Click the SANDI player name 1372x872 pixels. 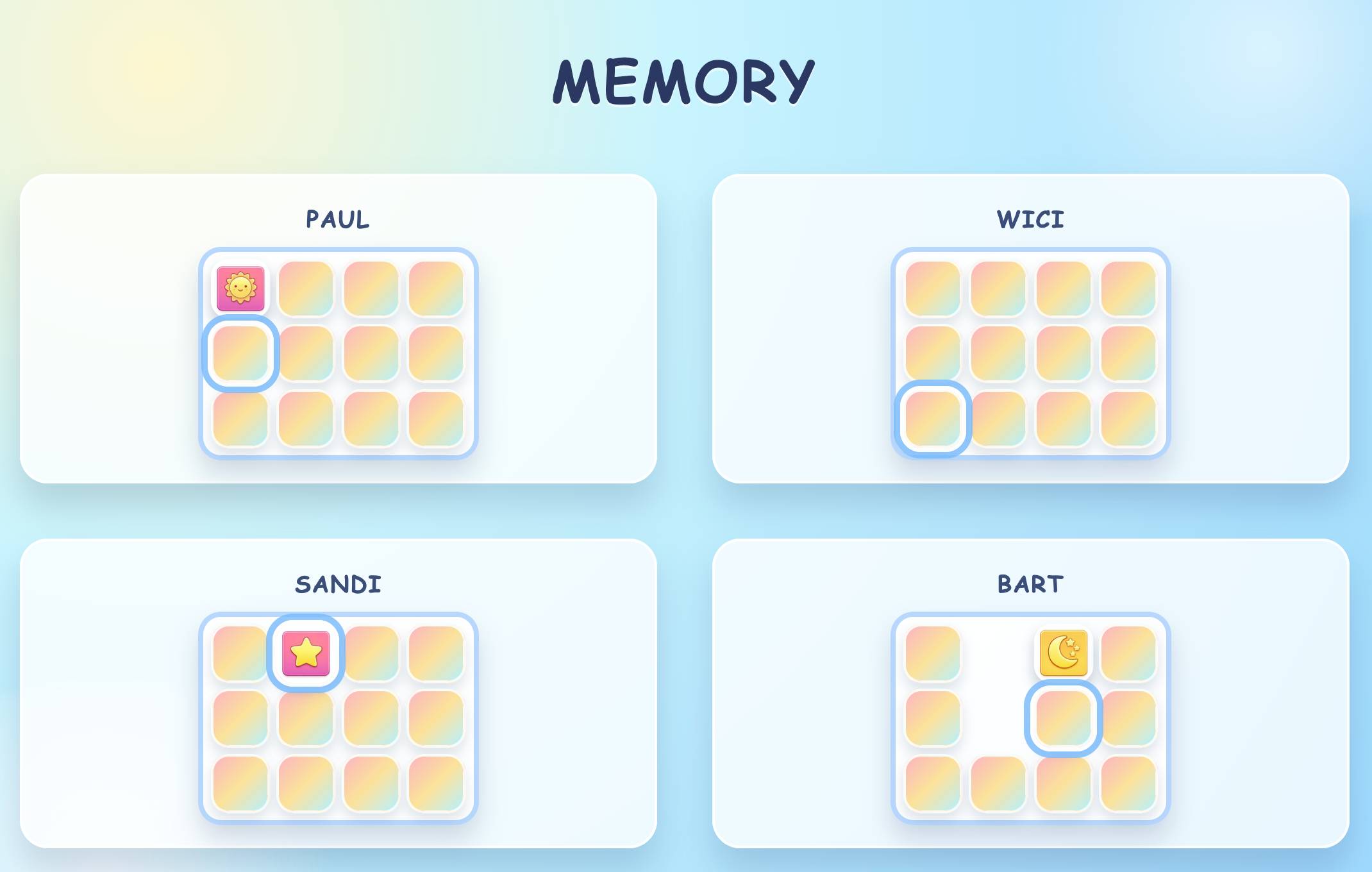339,584
